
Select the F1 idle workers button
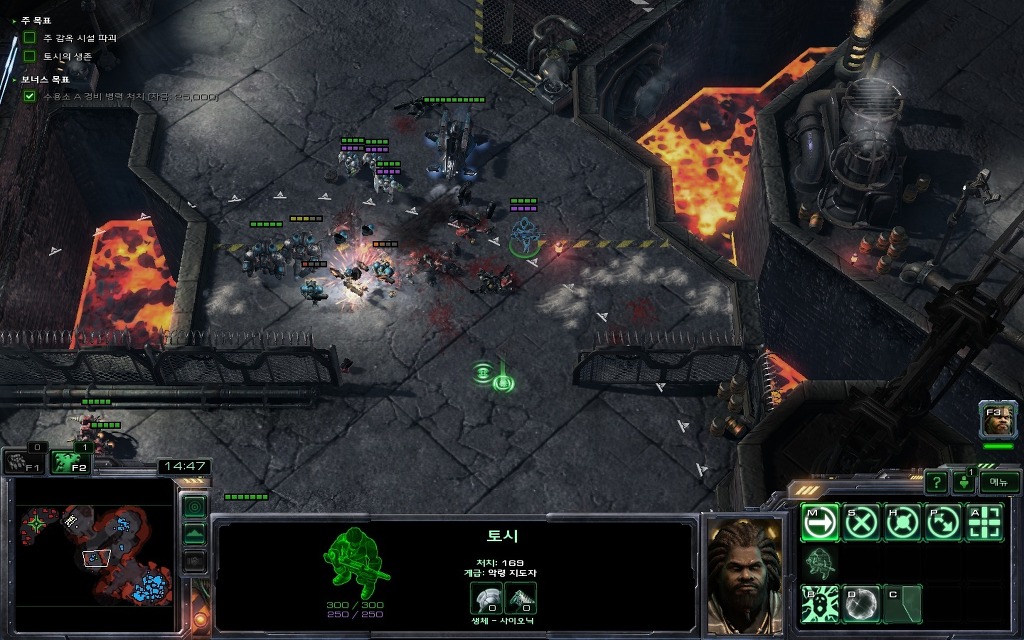pyautogui.click(x=24, y=462)
